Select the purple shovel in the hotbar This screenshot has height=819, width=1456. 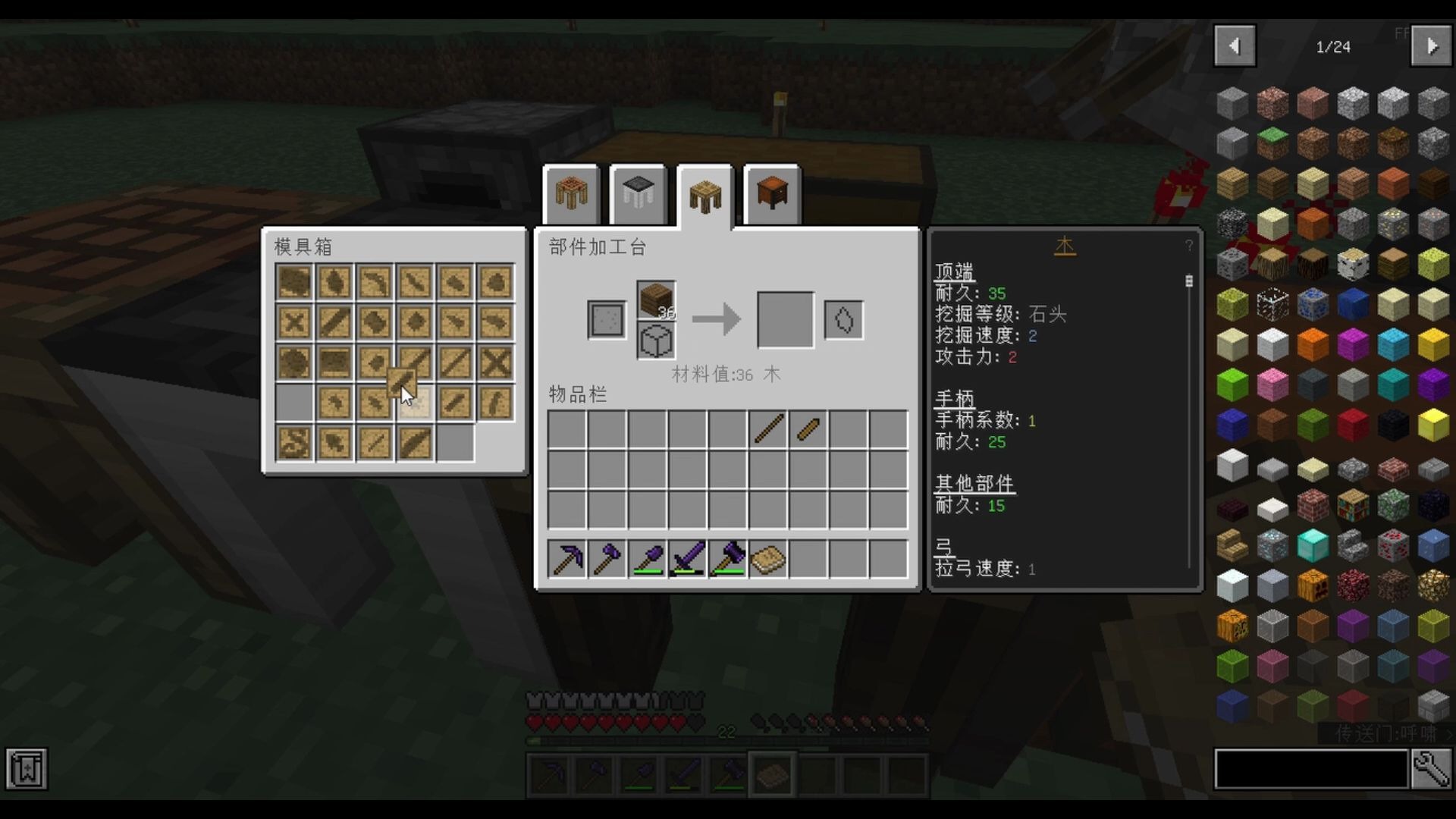pyautogui.click(x=648, y=560)
